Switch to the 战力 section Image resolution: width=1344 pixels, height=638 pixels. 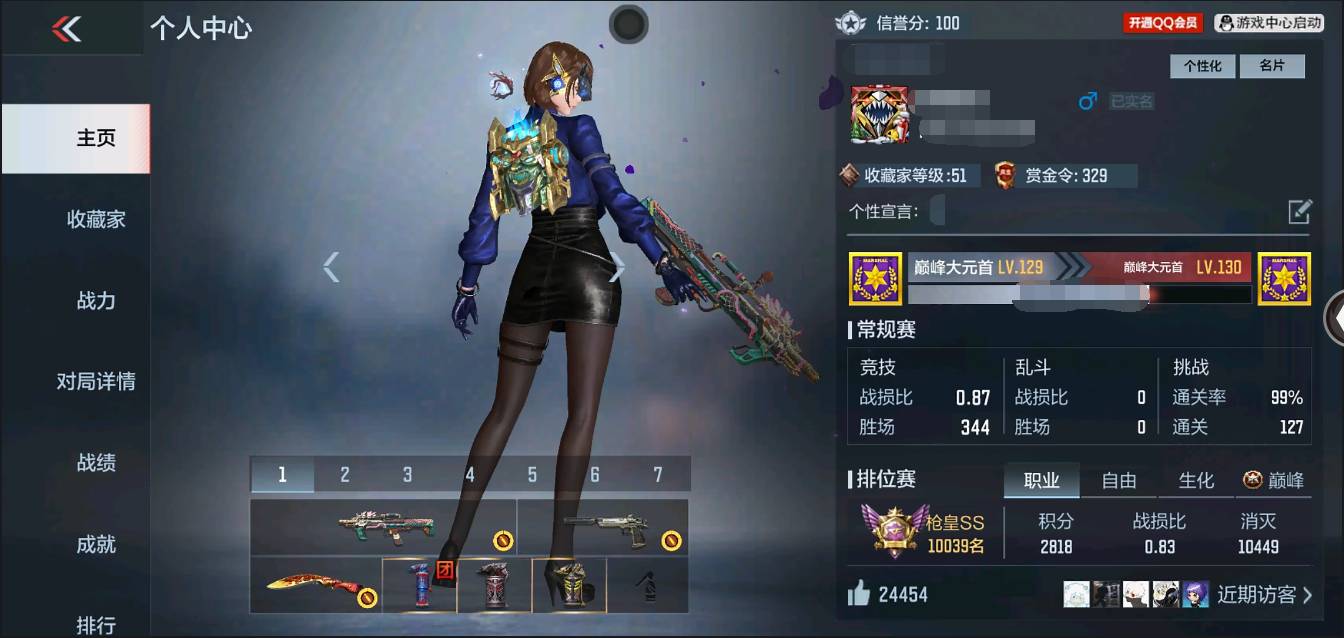tap(96, 300)
